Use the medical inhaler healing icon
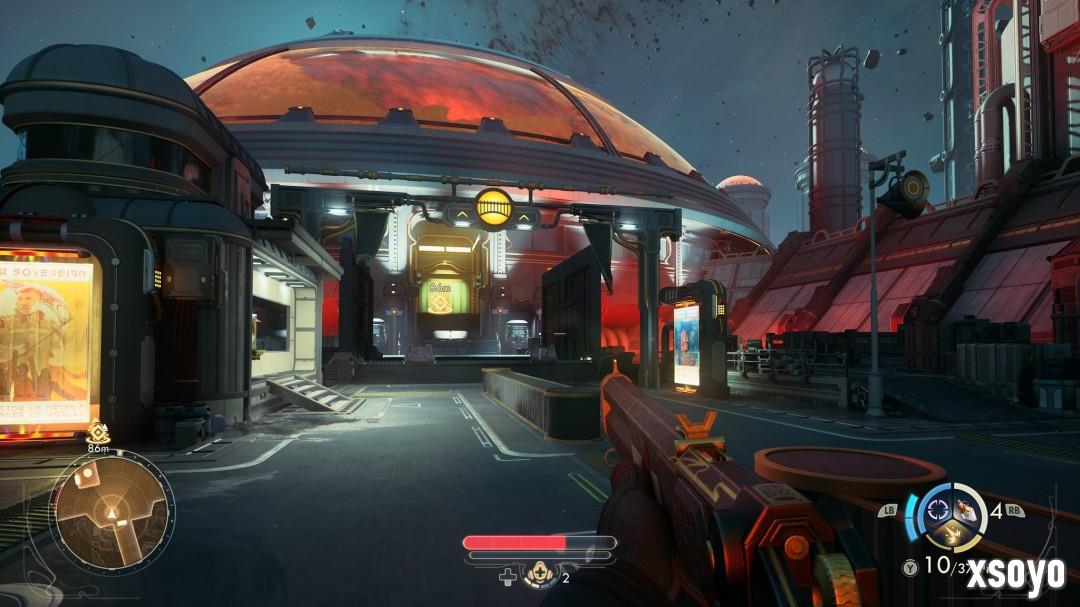1080x607 pixels. (540, 576)
